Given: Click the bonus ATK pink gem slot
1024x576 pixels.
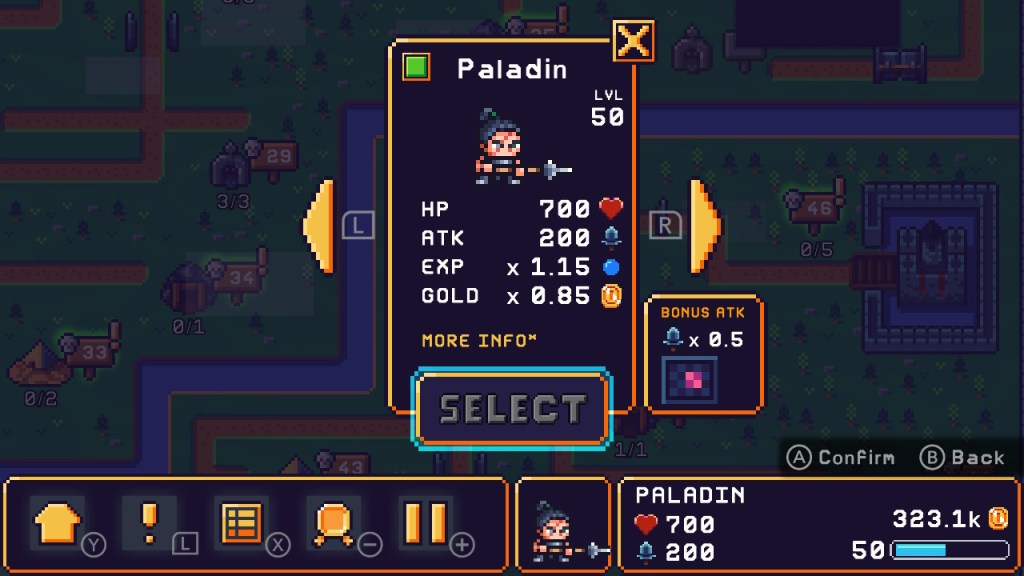Looking at the screenshot, I should coord(689,382).
